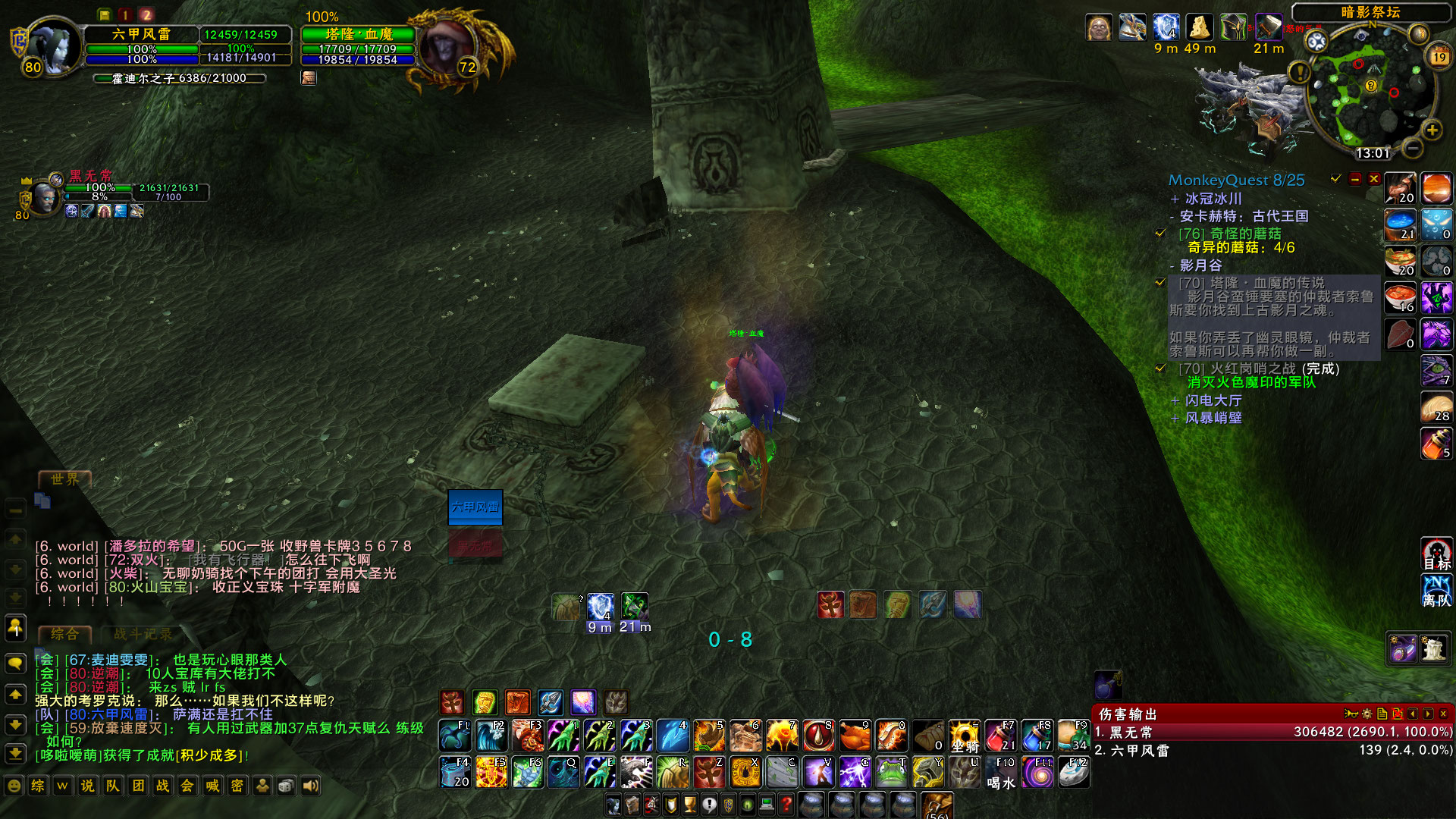Open the computer system icon in the micro menu

[x=766, y=805]
